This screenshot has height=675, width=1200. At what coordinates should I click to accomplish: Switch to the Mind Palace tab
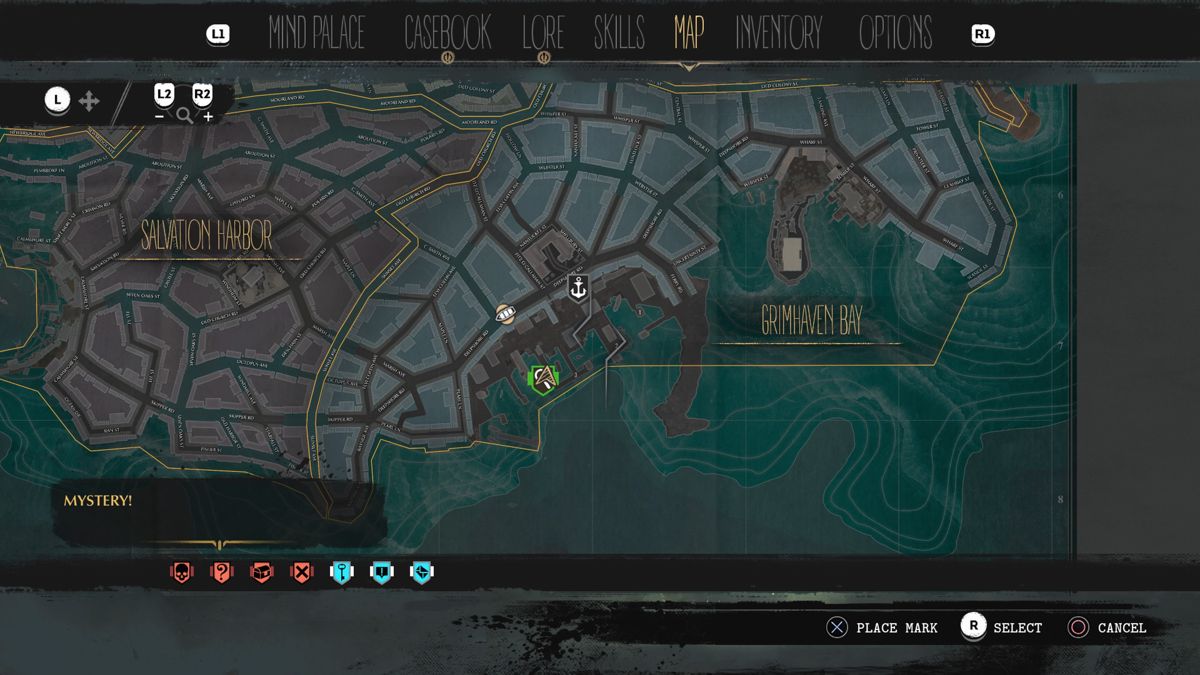coord(316,34)
